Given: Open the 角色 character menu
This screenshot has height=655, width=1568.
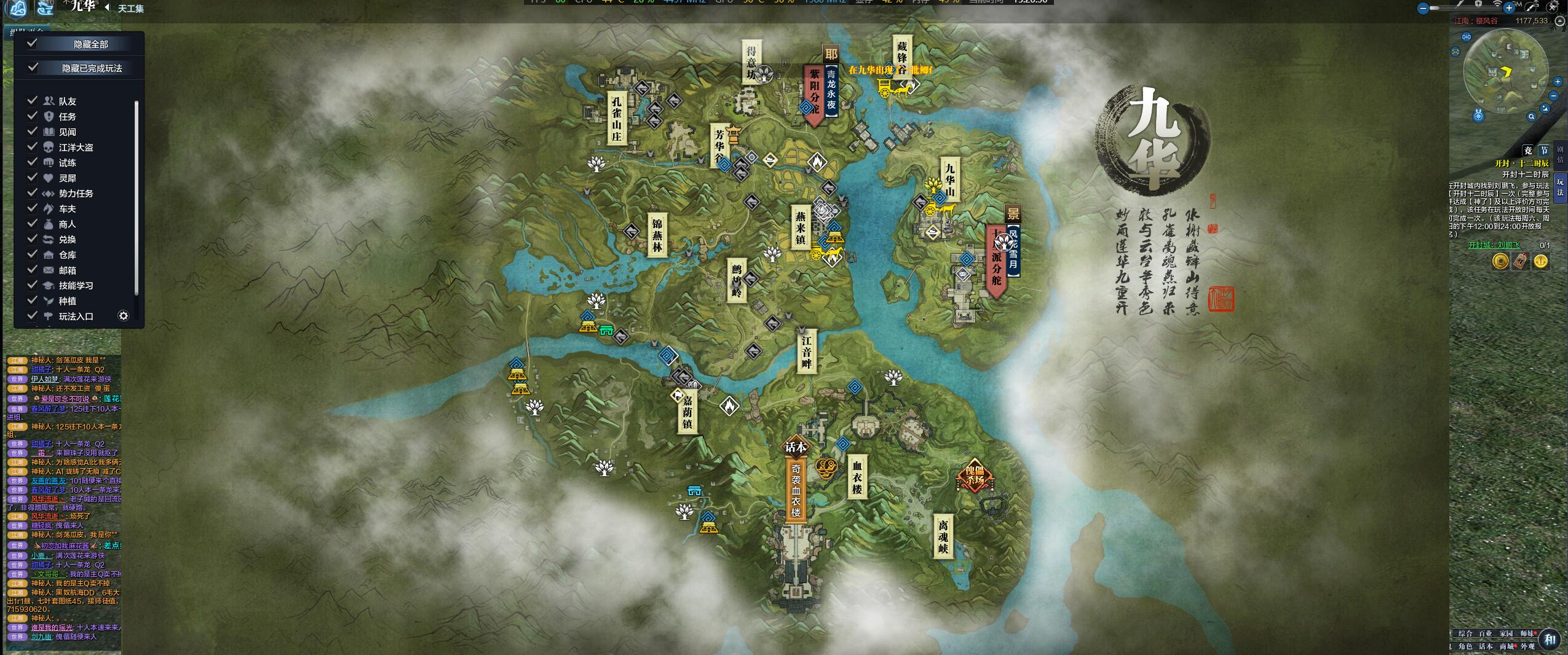Looking at the screenshot, I should (1465, 646).
